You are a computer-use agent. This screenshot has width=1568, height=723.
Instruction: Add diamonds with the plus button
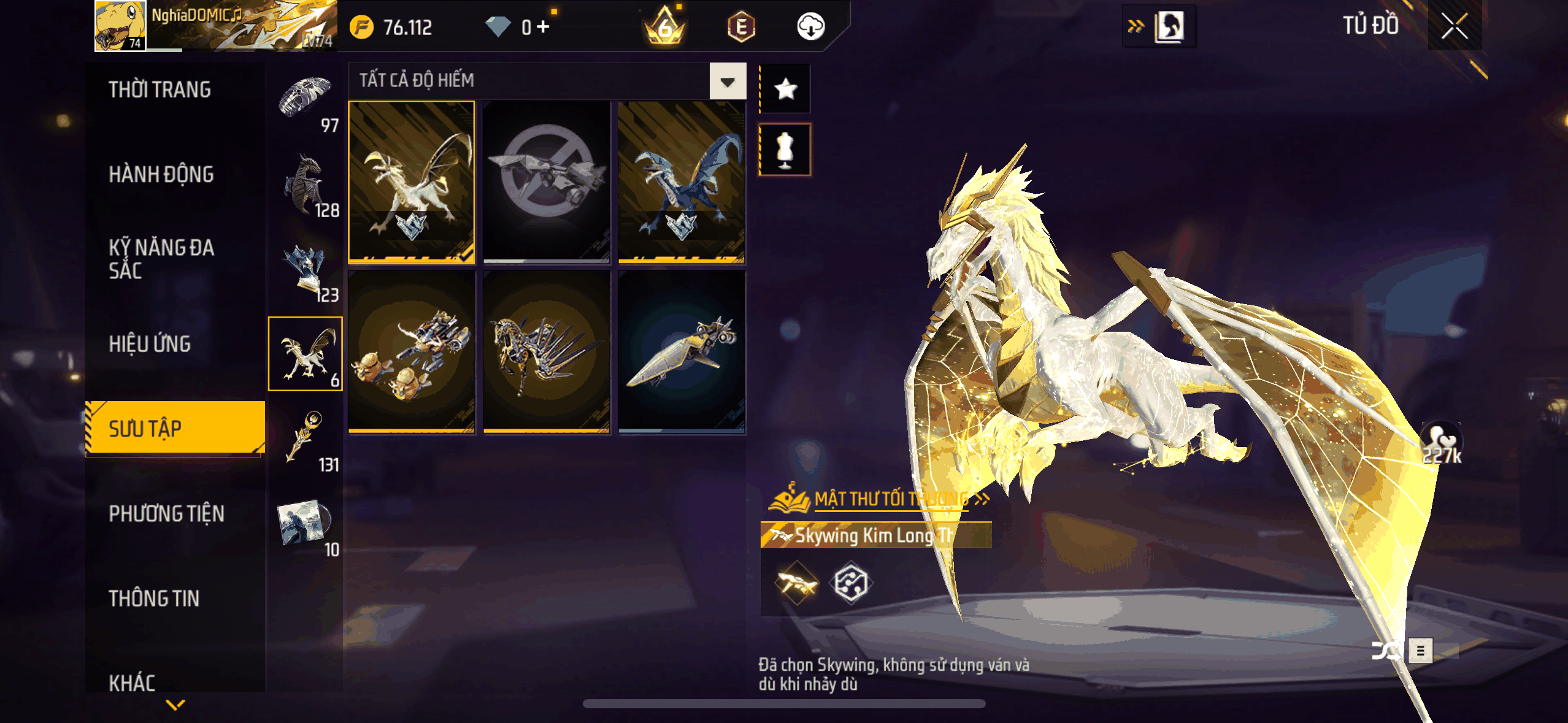pos(544,26)
